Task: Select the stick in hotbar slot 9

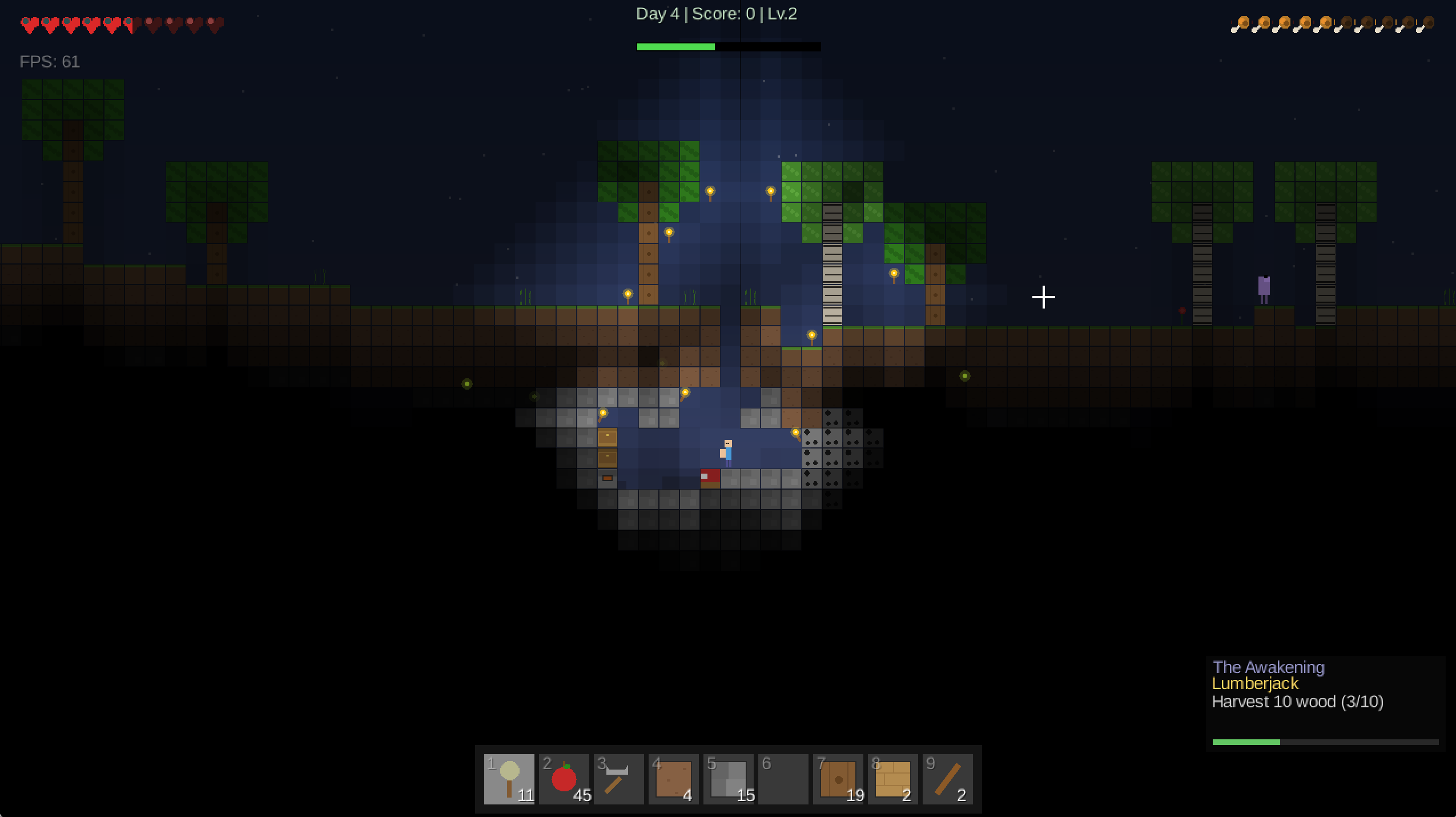Action: coord(947,779)
